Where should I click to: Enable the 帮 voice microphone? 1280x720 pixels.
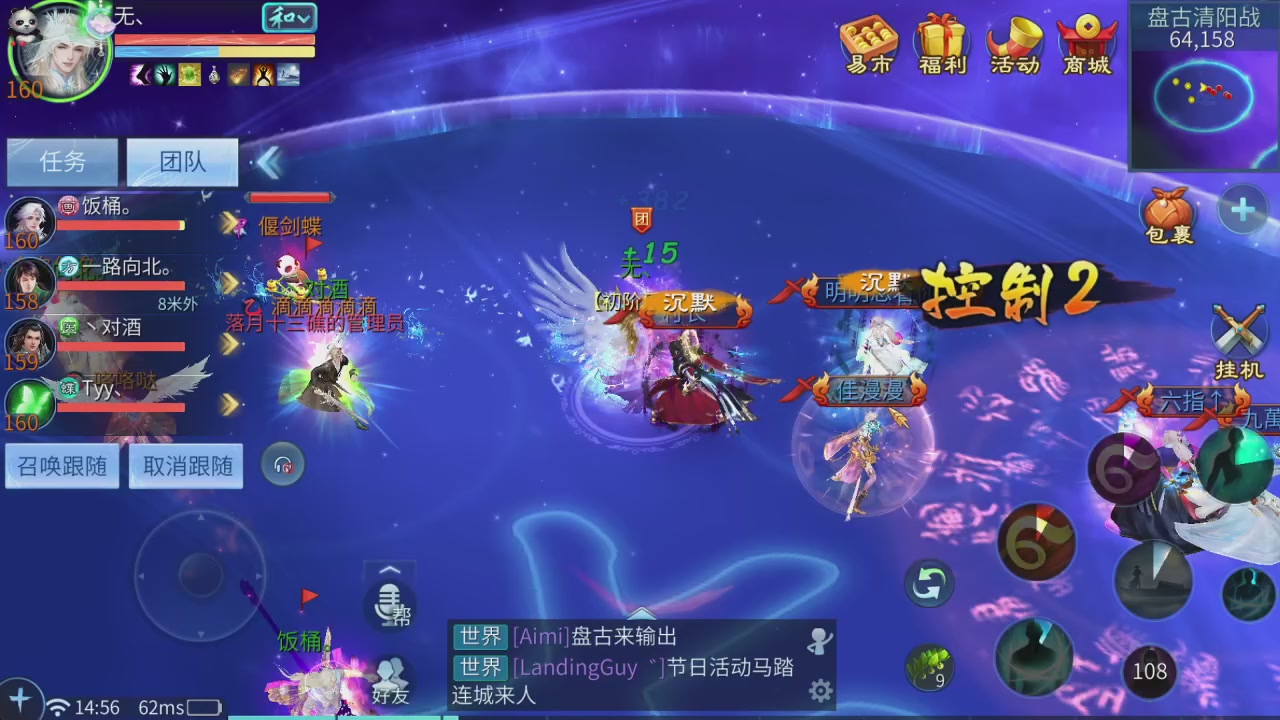coord(390,608)
